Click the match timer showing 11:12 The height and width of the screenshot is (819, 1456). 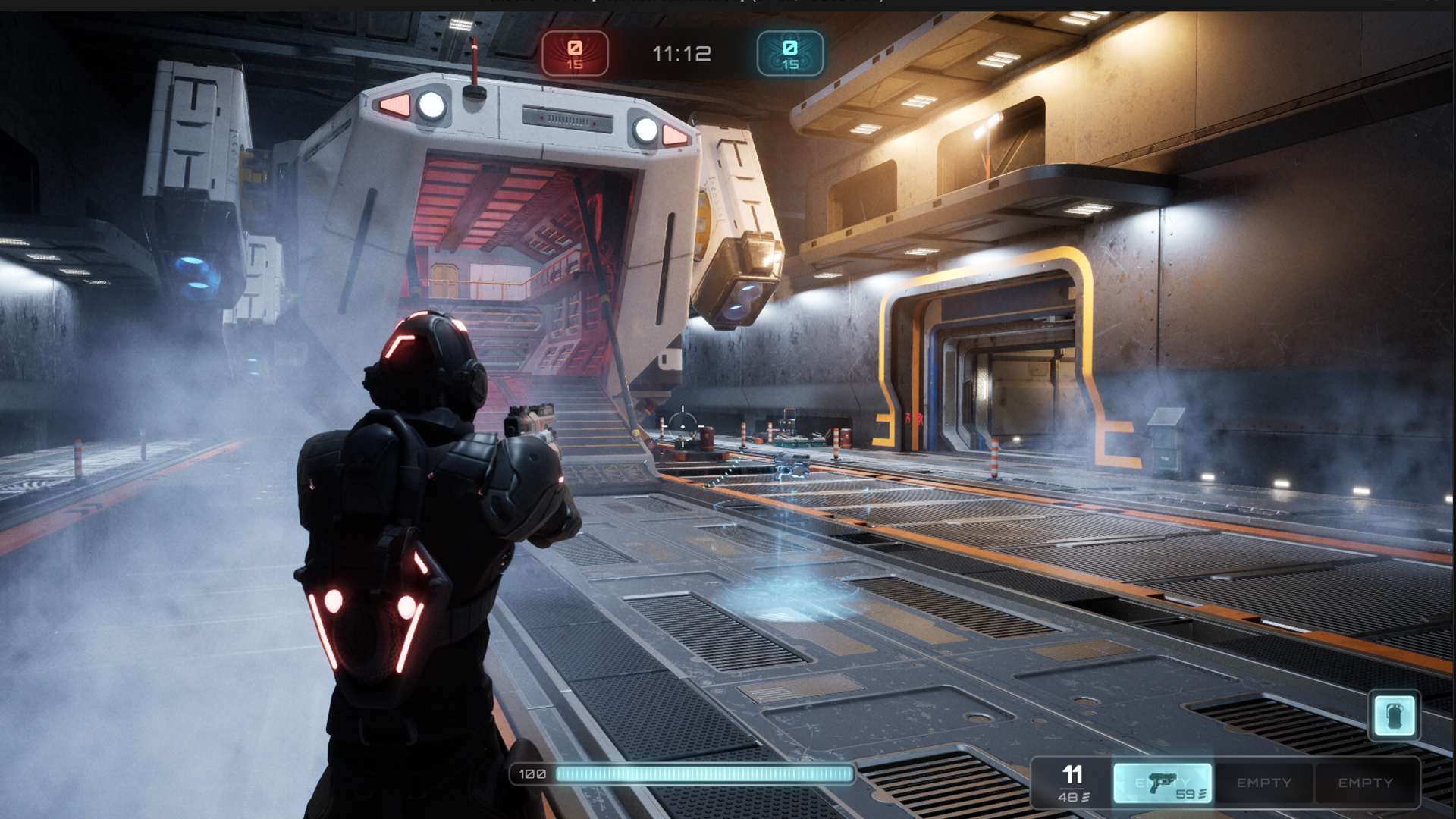pos(681,52)
